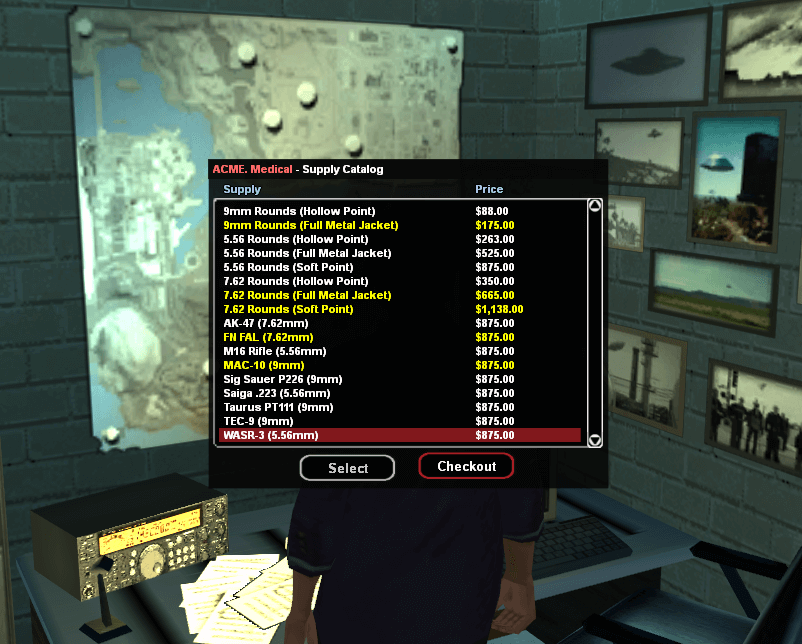
Task: Select 5.56 Rounds (Full Metal Jacket)
Action: pos(307,253)
